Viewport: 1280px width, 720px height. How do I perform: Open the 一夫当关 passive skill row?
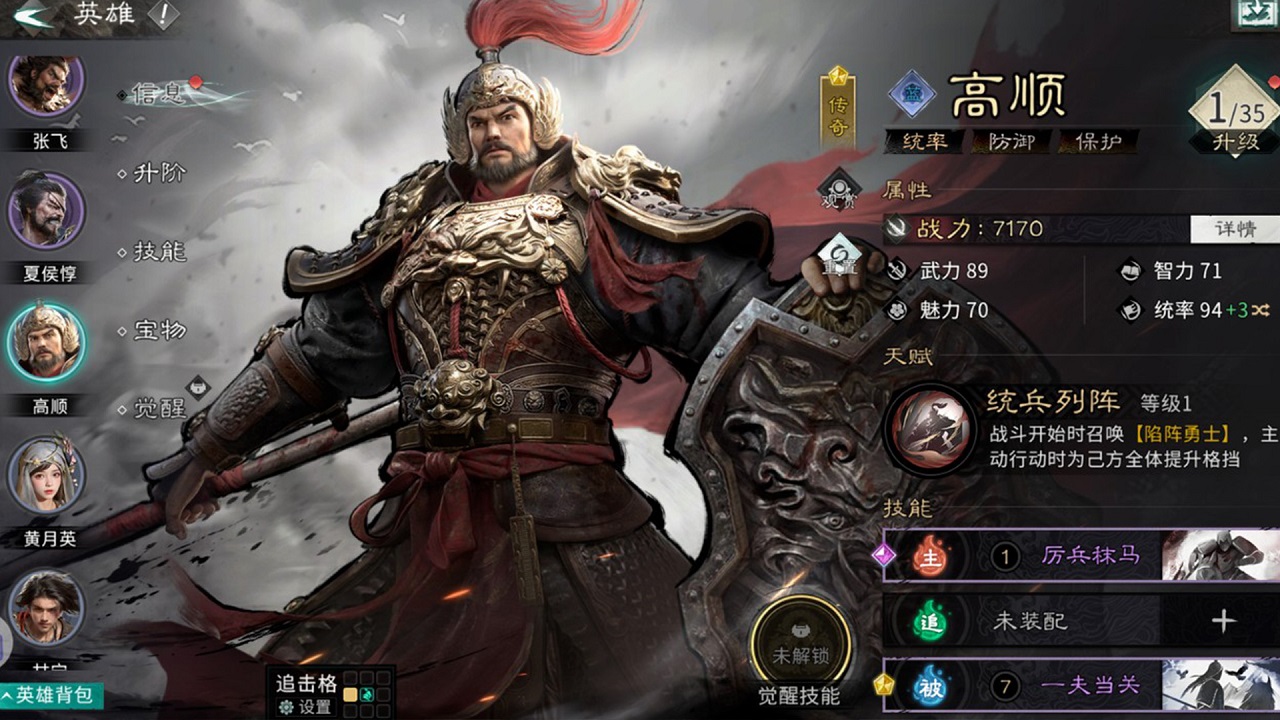[x=1080, y=685]
